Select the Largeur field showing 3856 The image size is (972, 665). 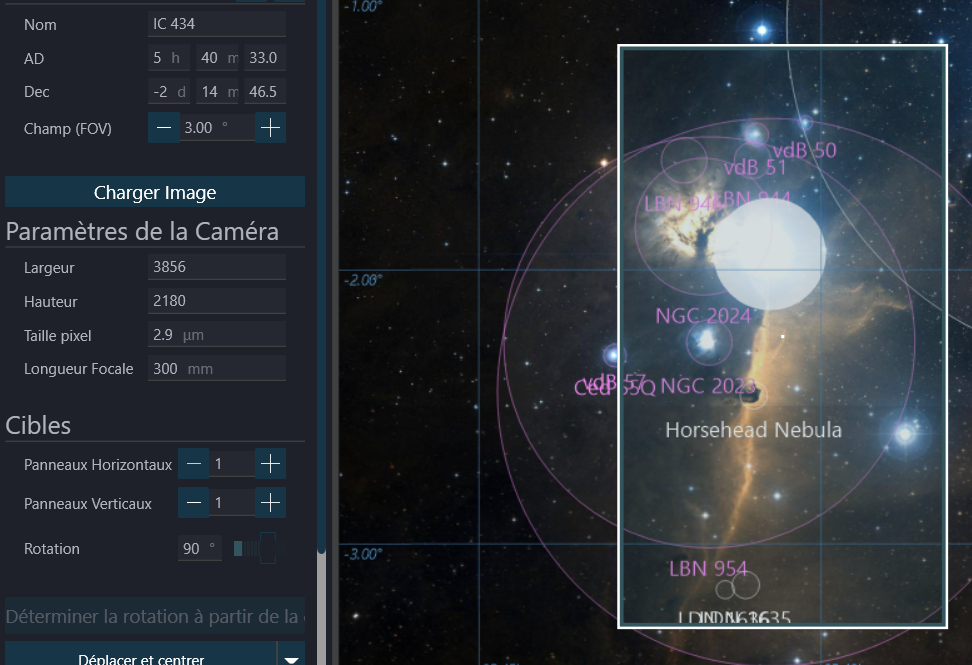(216, 267)
